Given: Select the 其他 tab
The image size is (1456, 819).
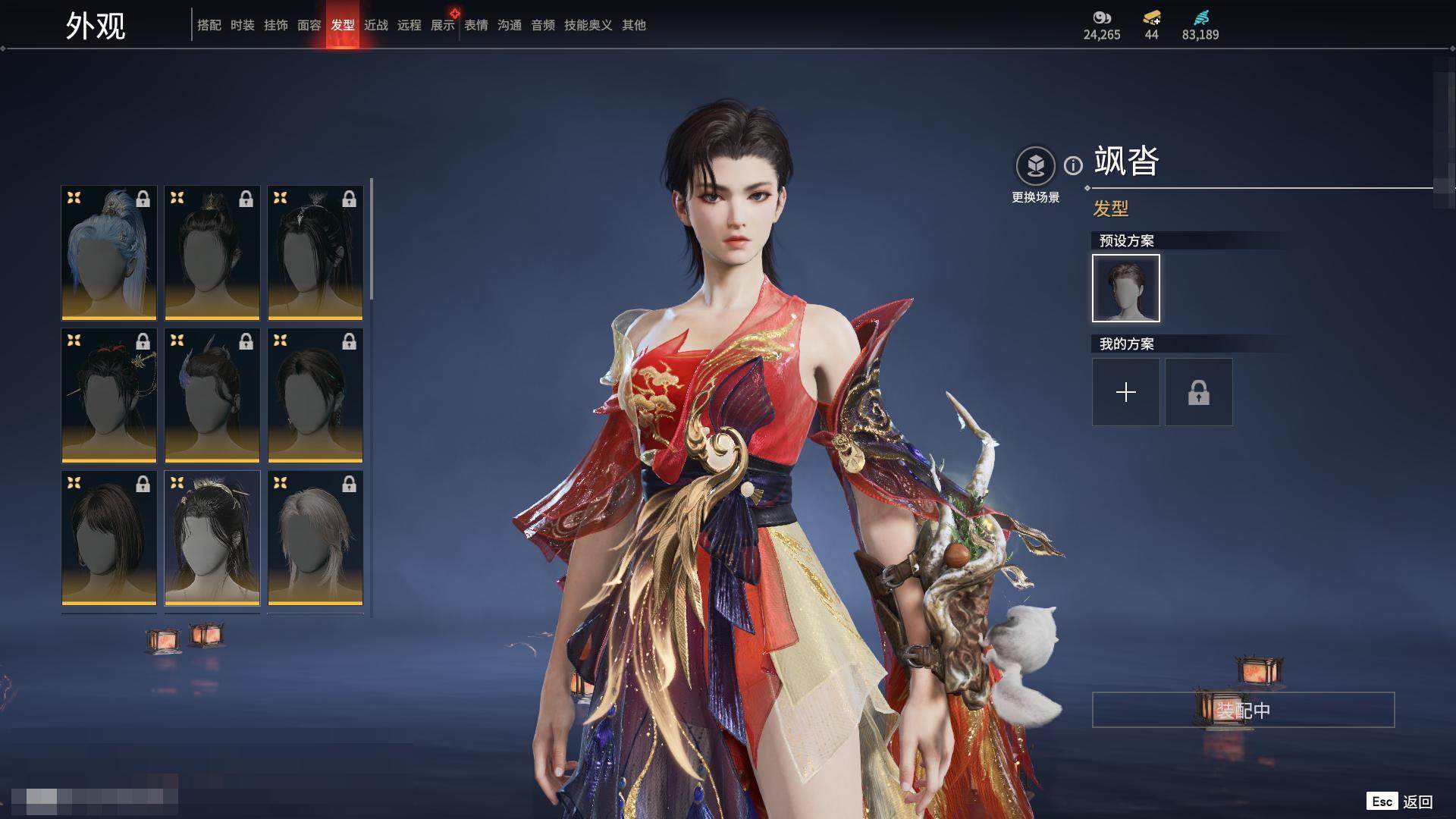Looking at the screenshot, I should (x=633, y=25).
